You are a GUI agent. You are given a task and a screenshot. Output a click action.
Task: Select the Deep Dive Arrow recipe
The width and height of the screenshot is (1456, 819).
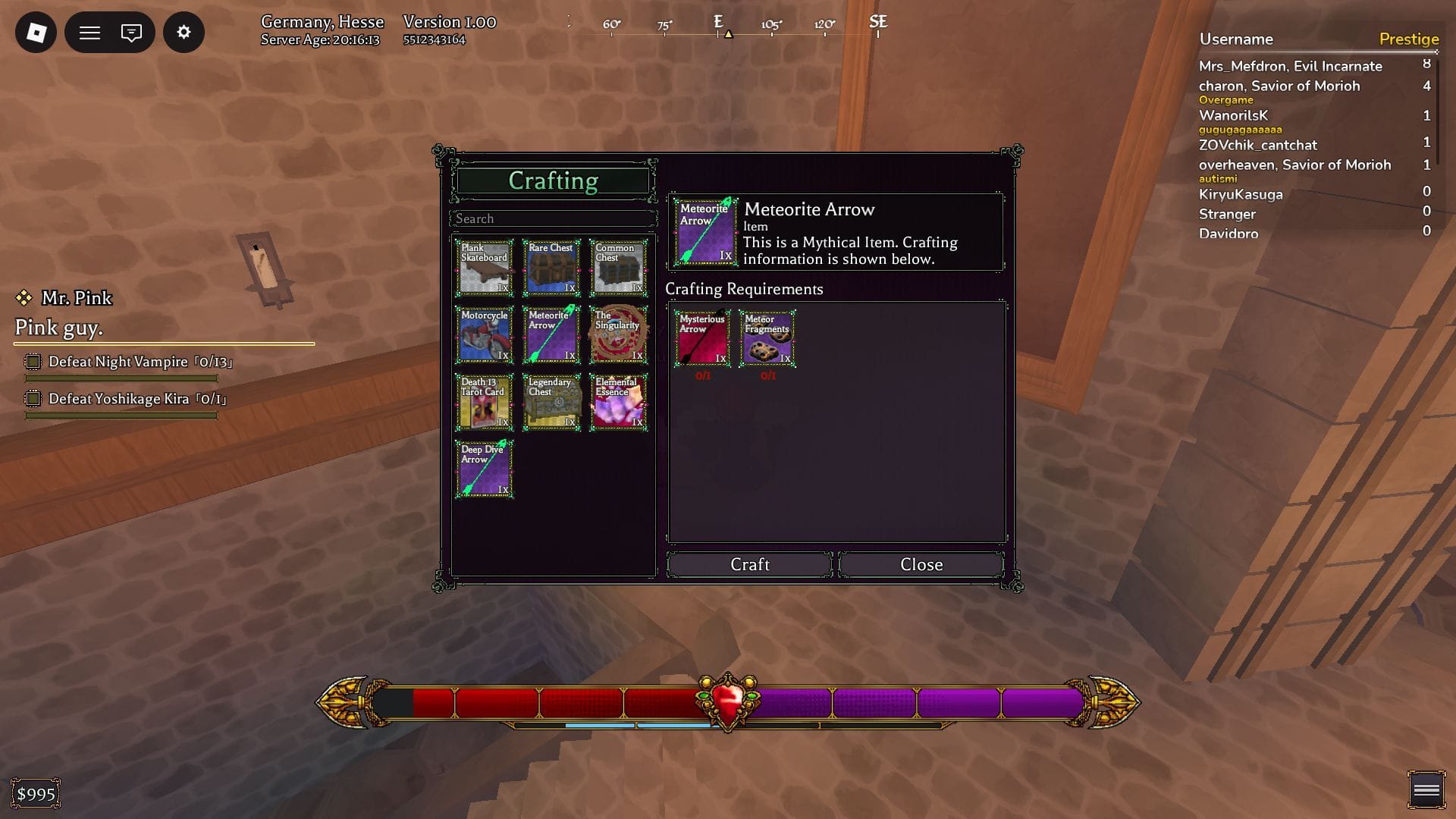[485, 469]
